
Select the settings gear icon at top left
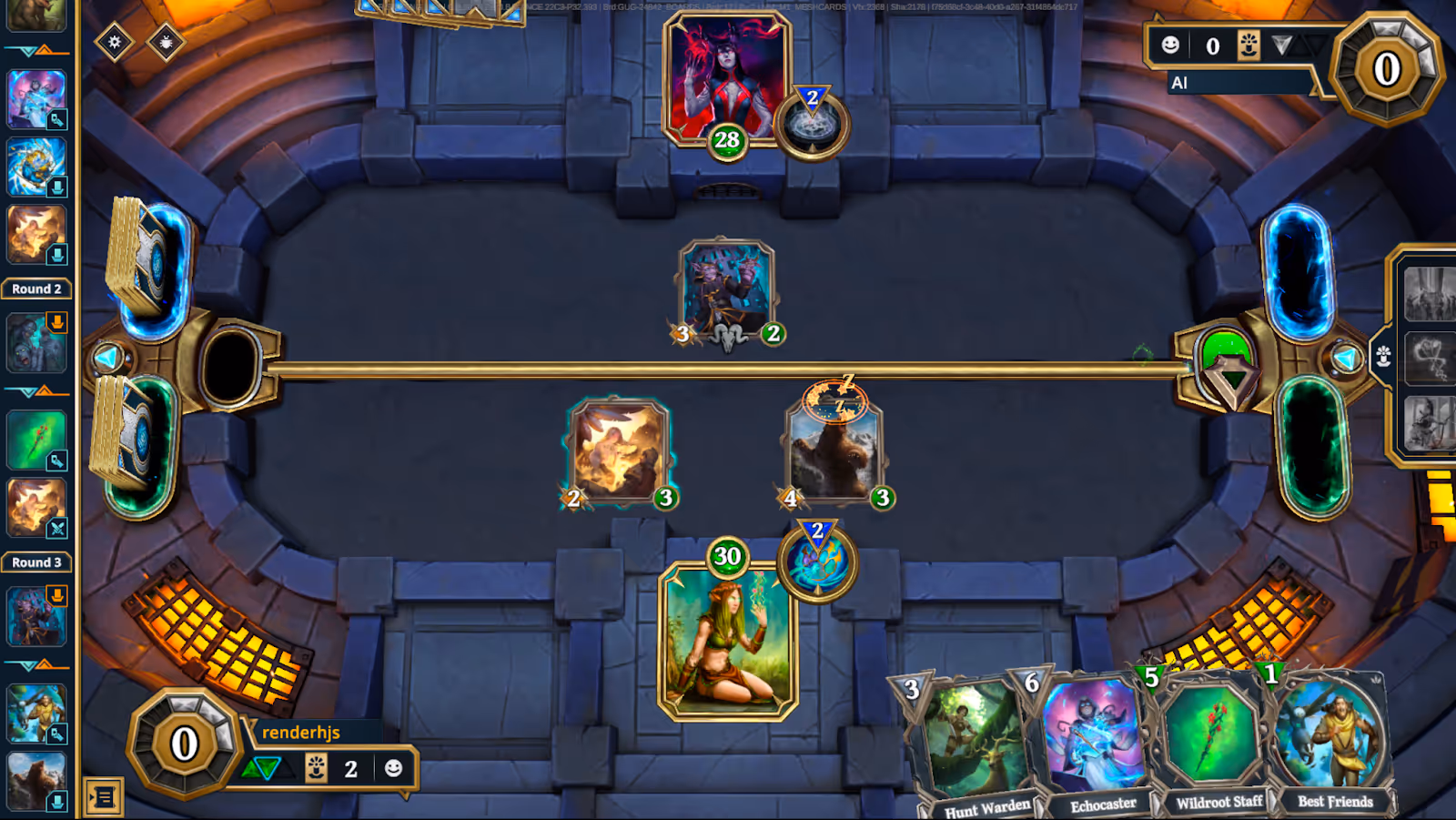tap(116, 41)
